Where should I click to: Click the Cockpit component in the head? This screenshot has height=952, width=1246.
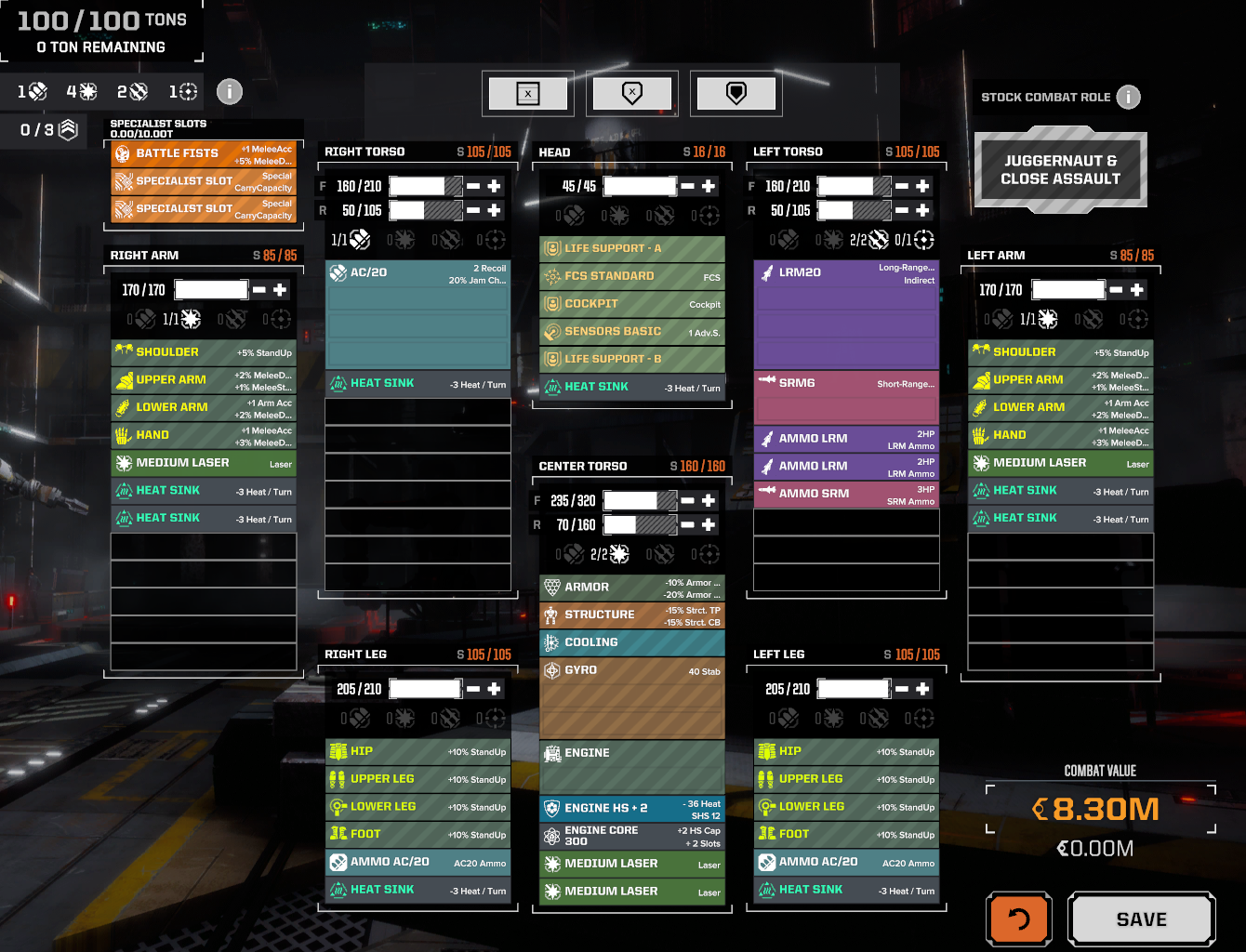coord(631,303)
